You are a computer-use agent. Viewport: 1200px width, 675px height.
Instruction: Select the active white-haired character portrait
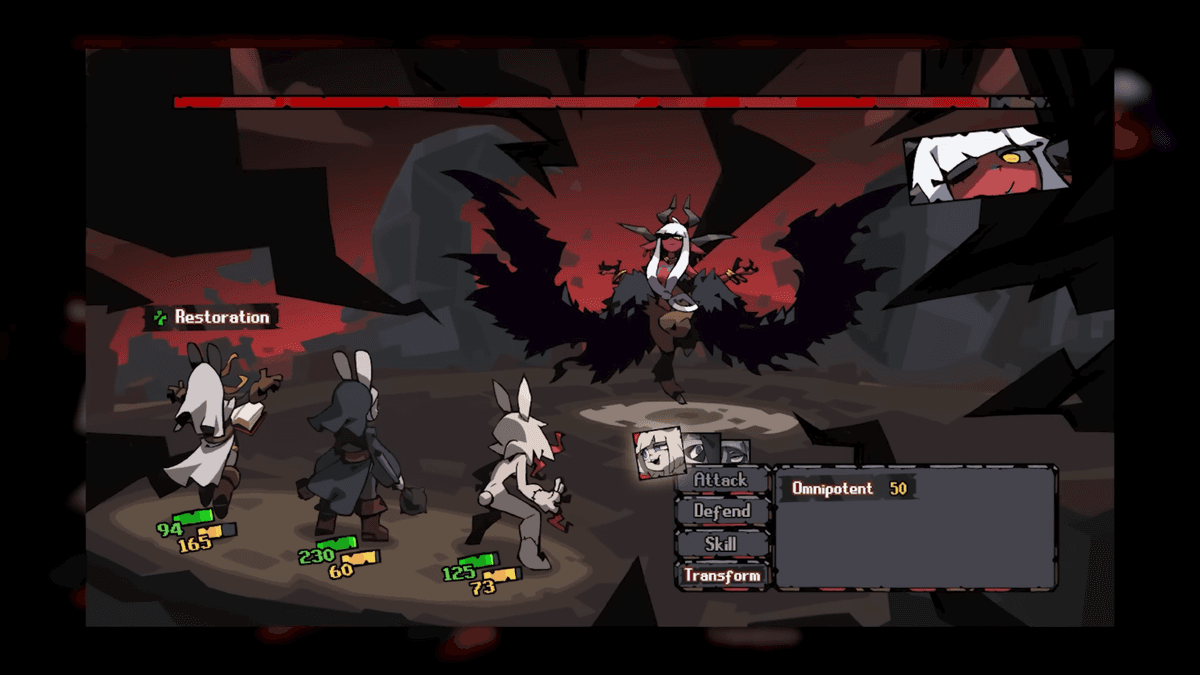(660, 452)
